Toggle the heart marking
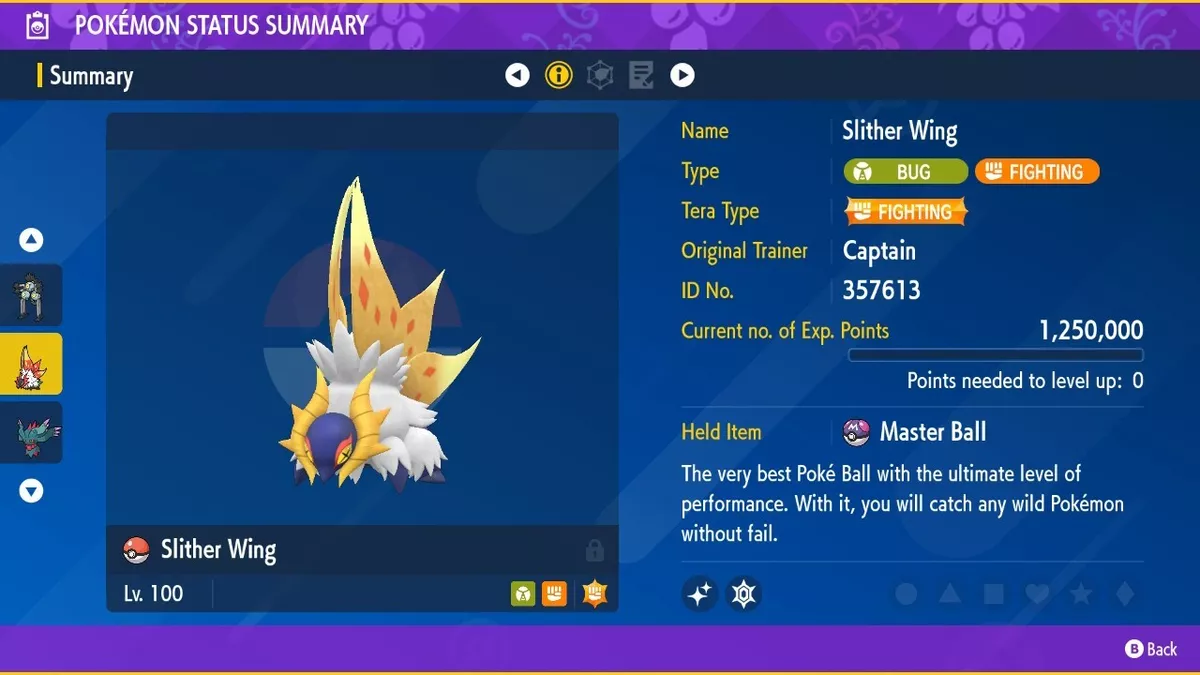 [x=1037, y=594]
